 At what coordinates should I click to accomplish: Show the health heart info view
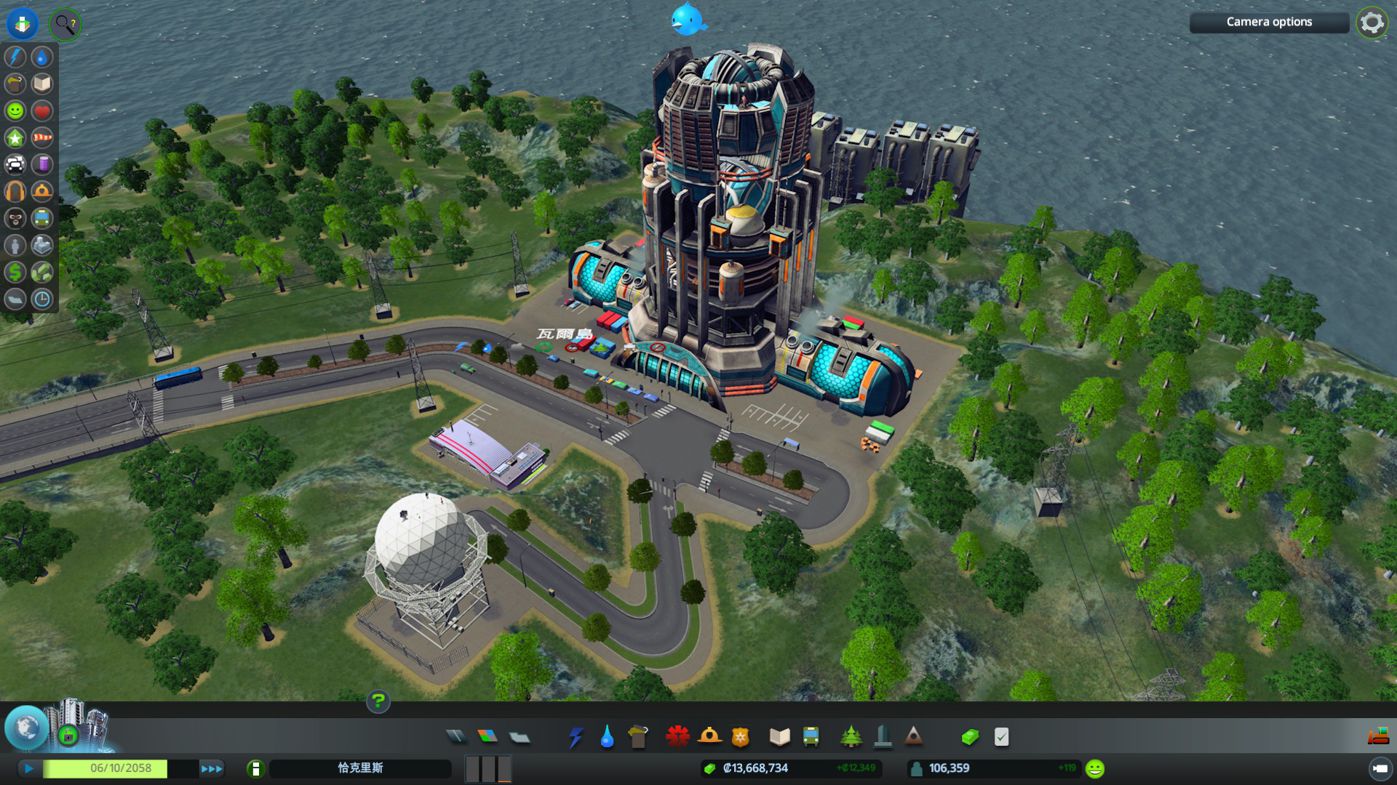click(x=42, y=111)
